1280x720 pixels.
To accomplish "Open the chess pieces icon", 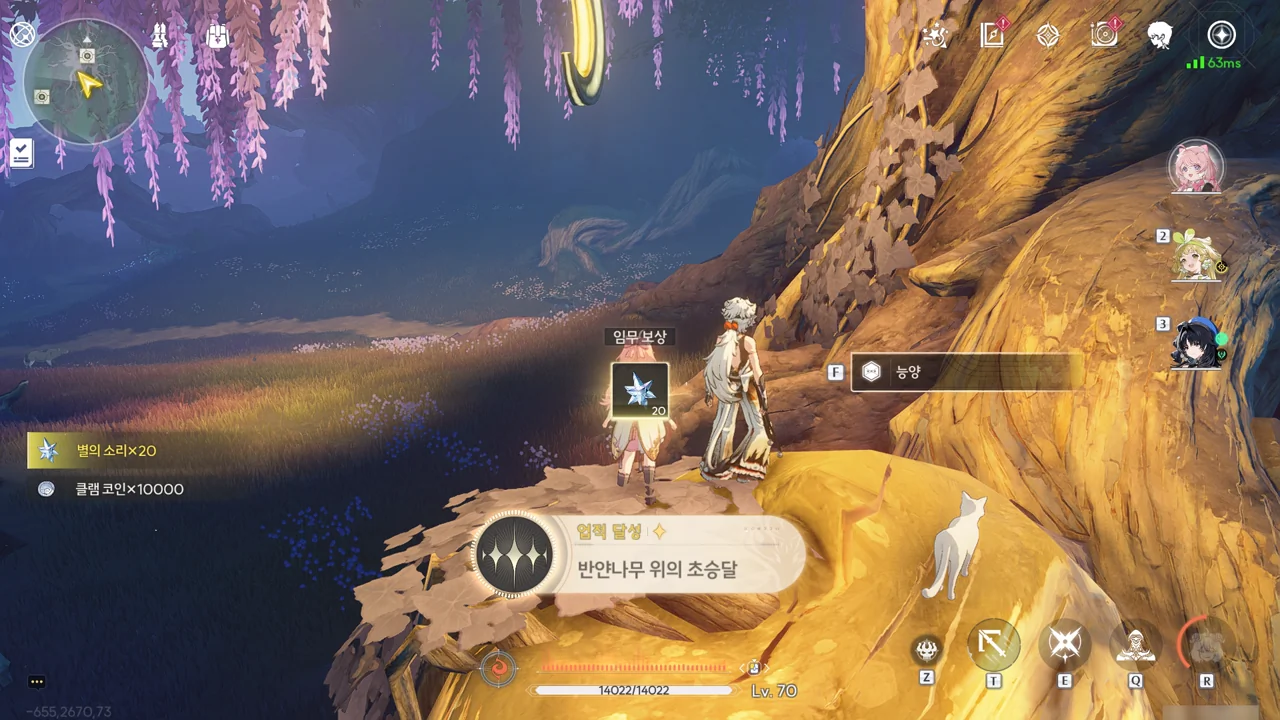I will [x=160, y=36].
